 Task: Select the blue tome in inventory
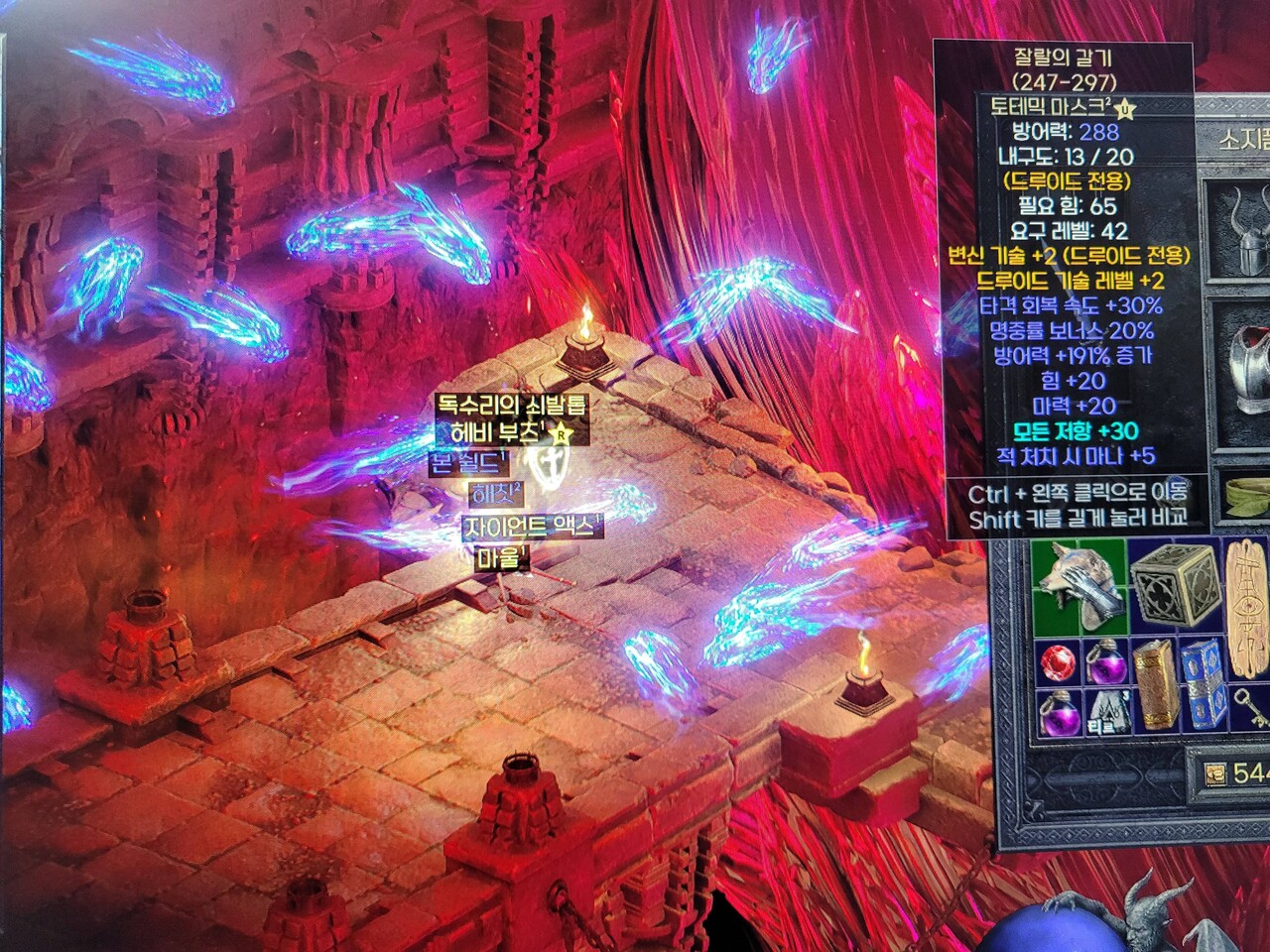click(x=1202, y=683)
